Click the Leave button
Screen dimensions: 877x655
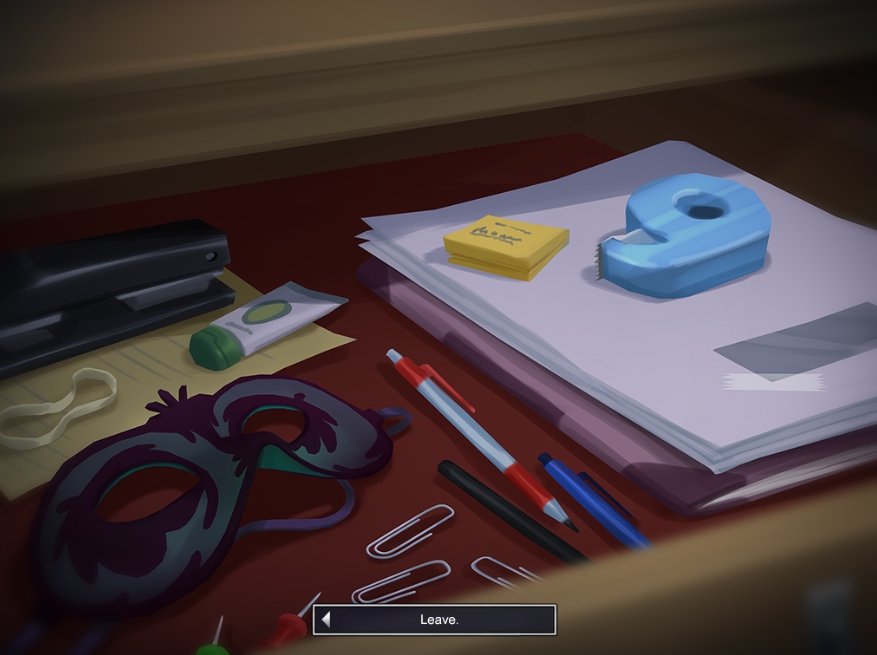(x=435, y=620)
